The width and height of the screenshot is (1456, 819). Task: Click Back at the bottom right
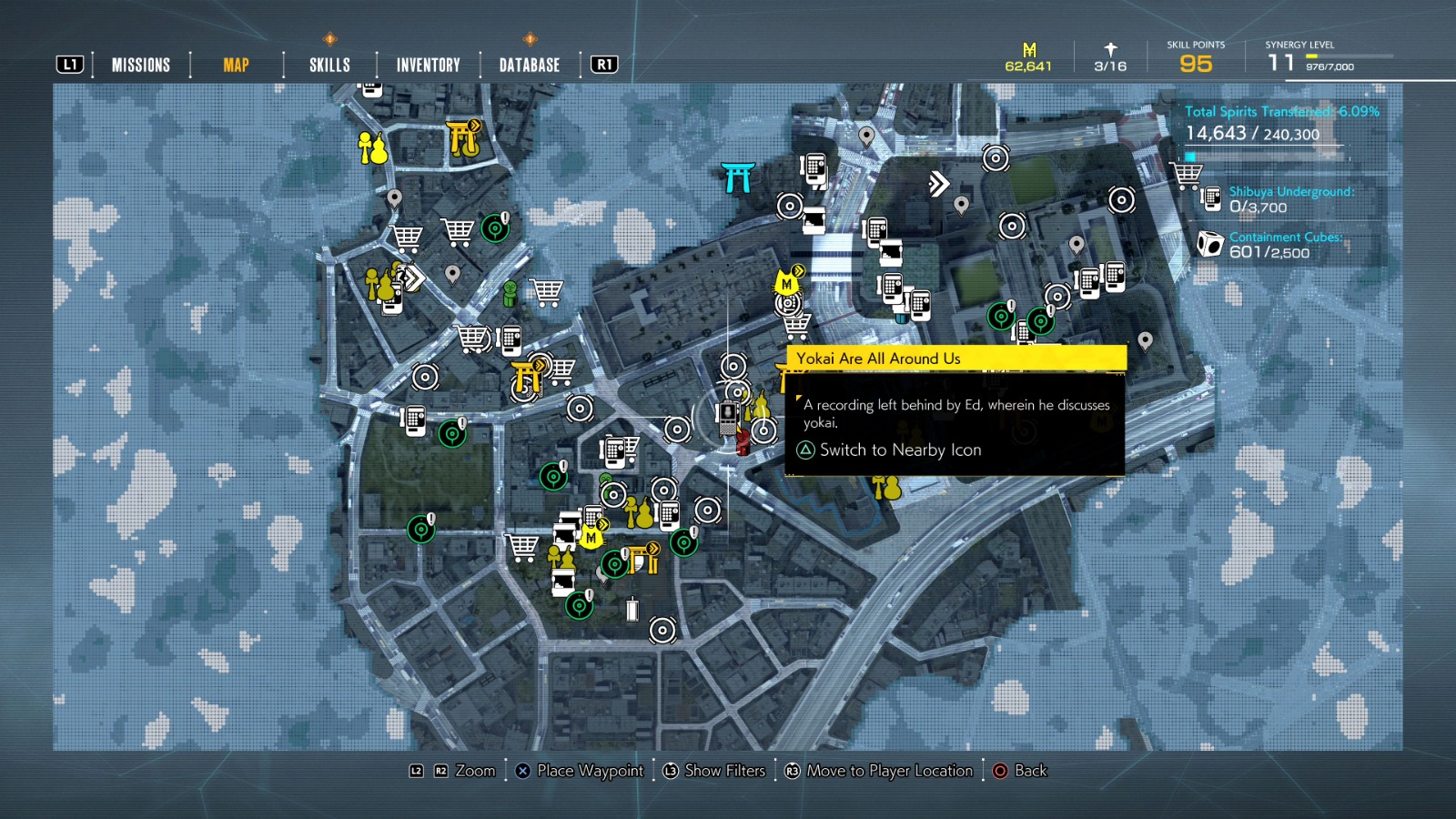1031,771
